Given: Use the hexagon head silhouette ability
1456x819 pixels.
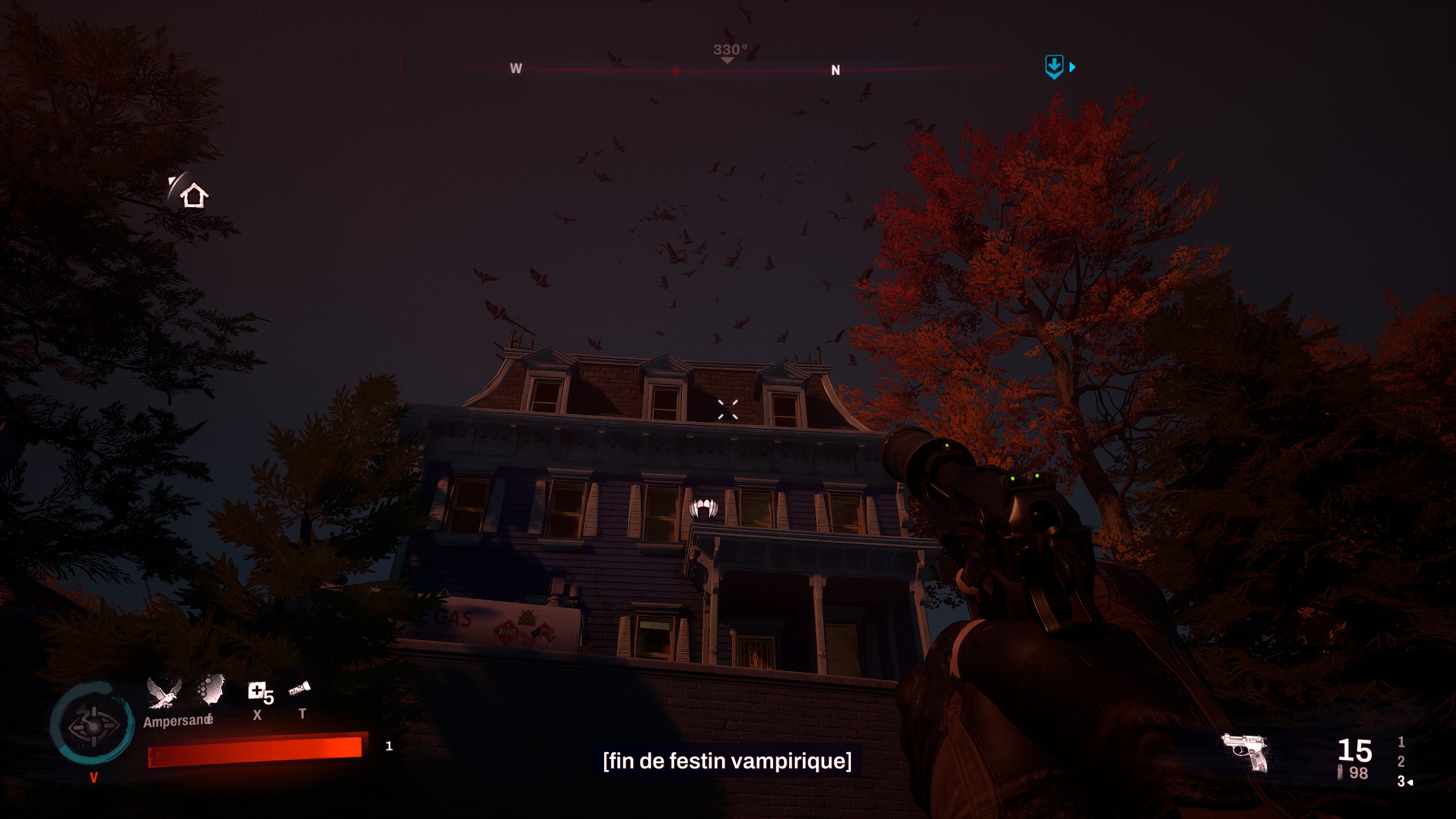Looking at the screenshot, I should pyautogui.click(x=211, y=690).
